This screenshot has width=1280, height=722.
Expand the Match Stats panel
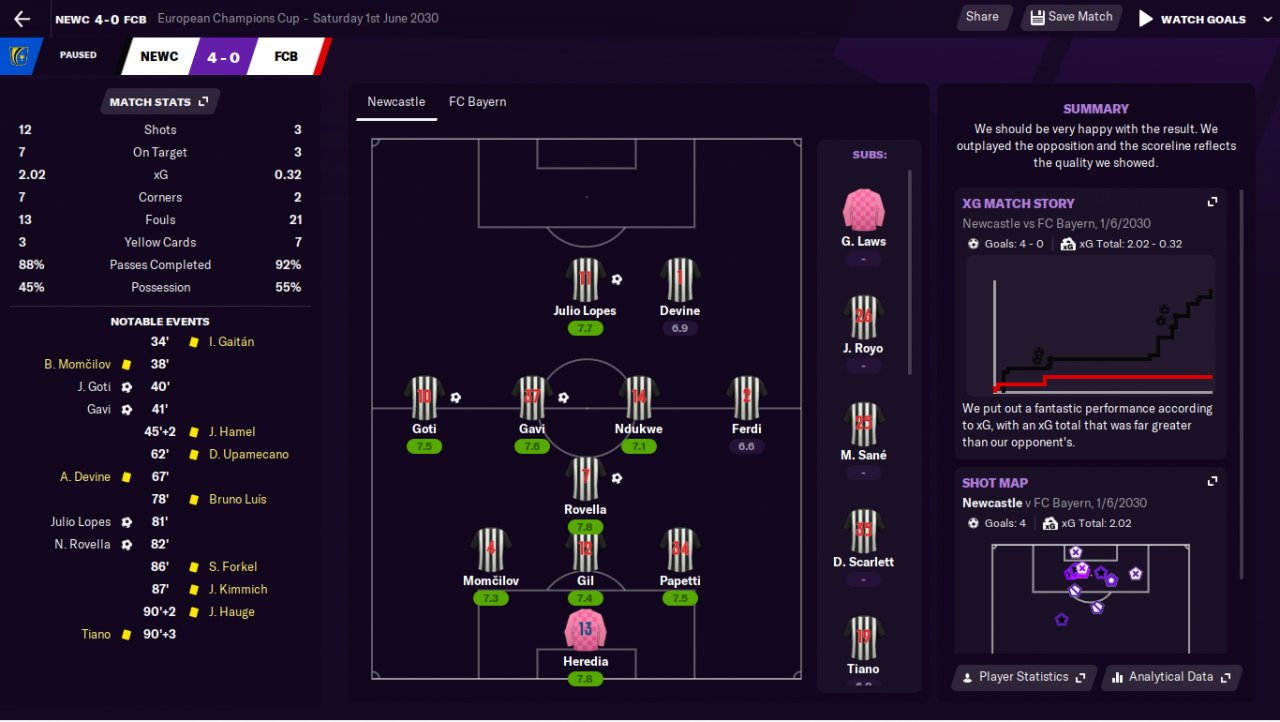(x=159, y=102)
